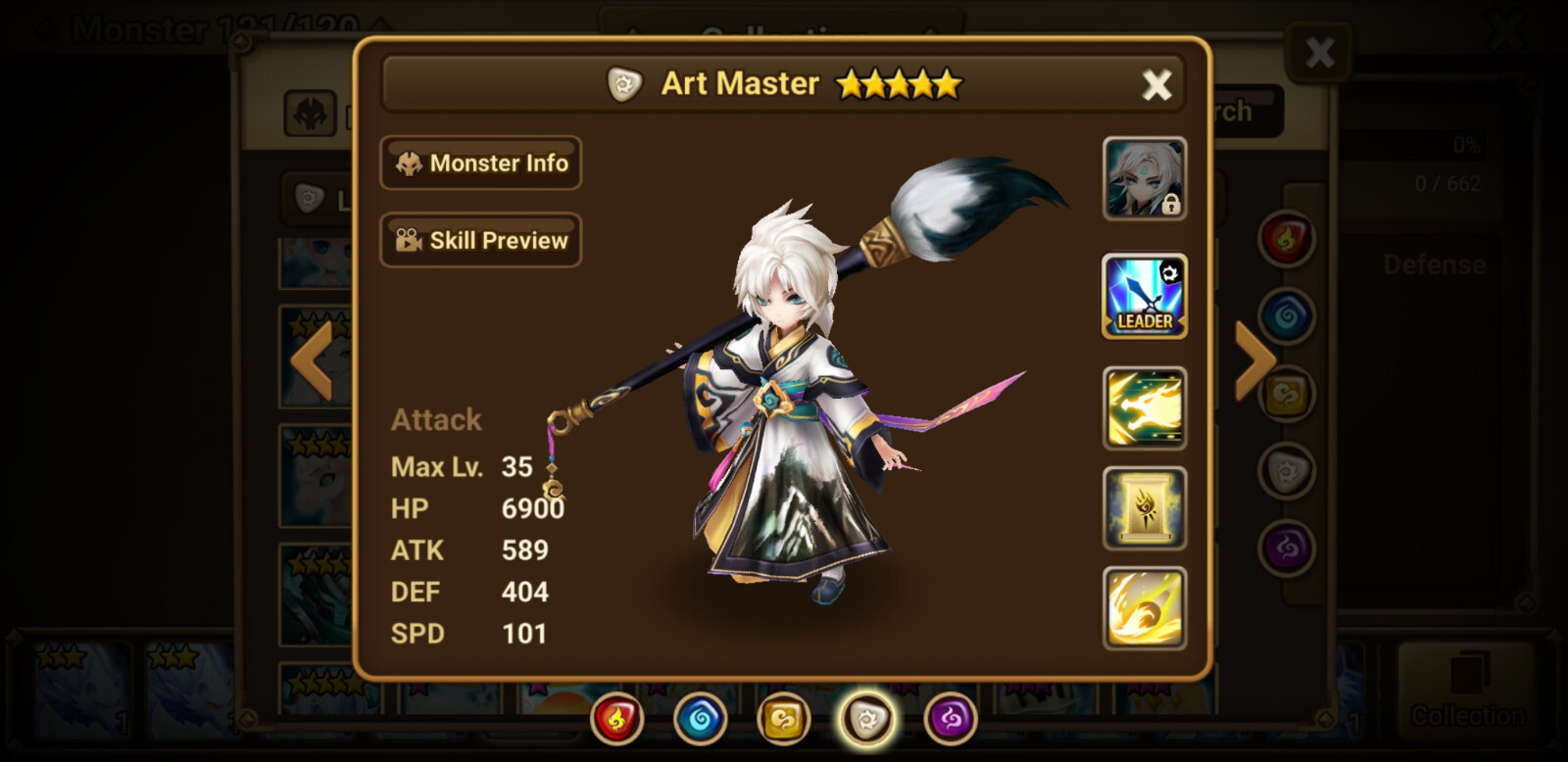Switch to the Monster Info tab
The height and width of the screenshot is (762, 1568).
coord(480,163)
